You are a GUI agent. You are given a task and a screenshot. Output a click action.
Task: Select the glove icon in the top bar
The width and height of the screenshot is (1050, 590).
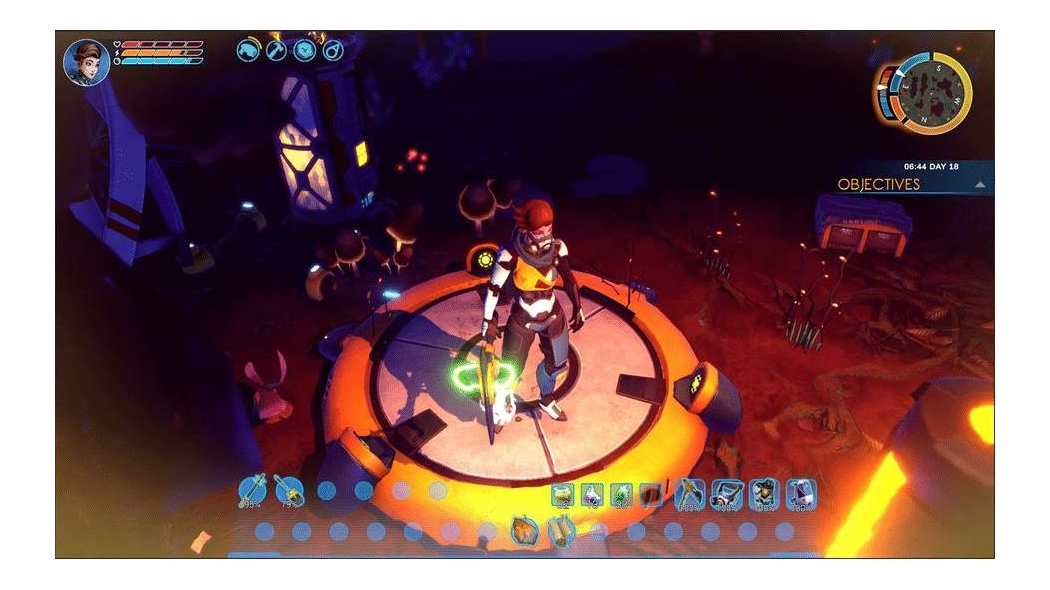(x=248, y=49)
